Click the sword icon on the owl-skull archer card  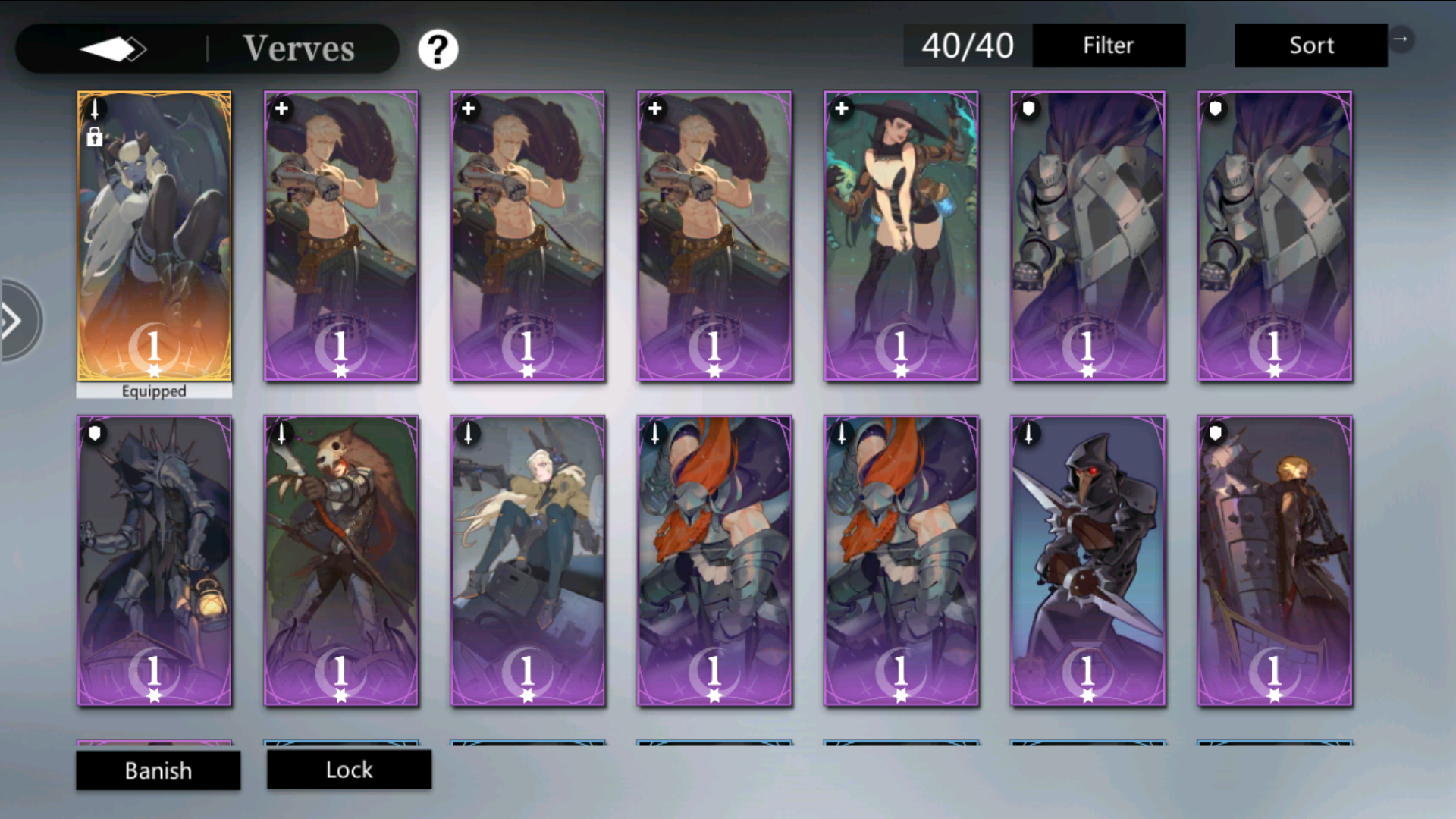coord(281,433)
